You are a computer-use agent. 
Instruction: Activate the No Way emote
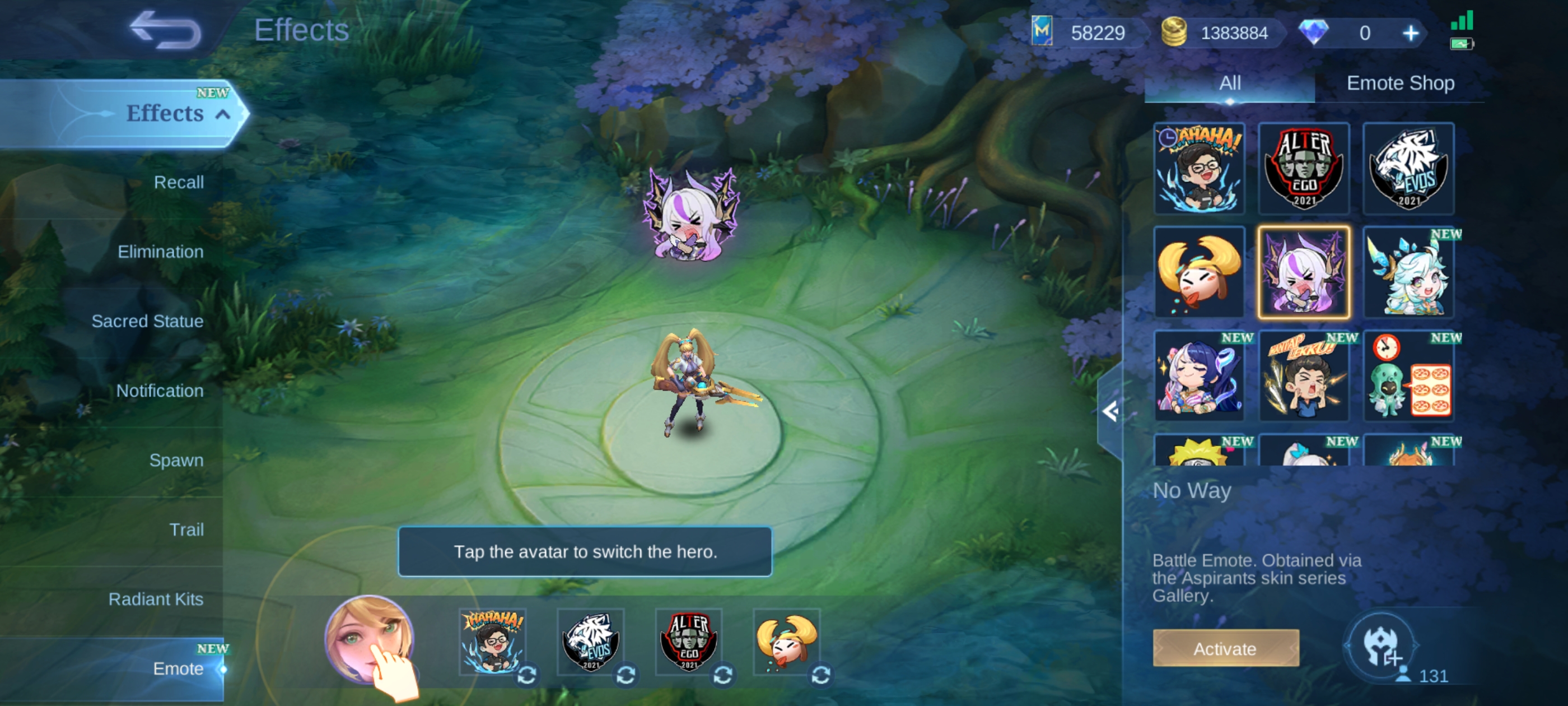1225,648
